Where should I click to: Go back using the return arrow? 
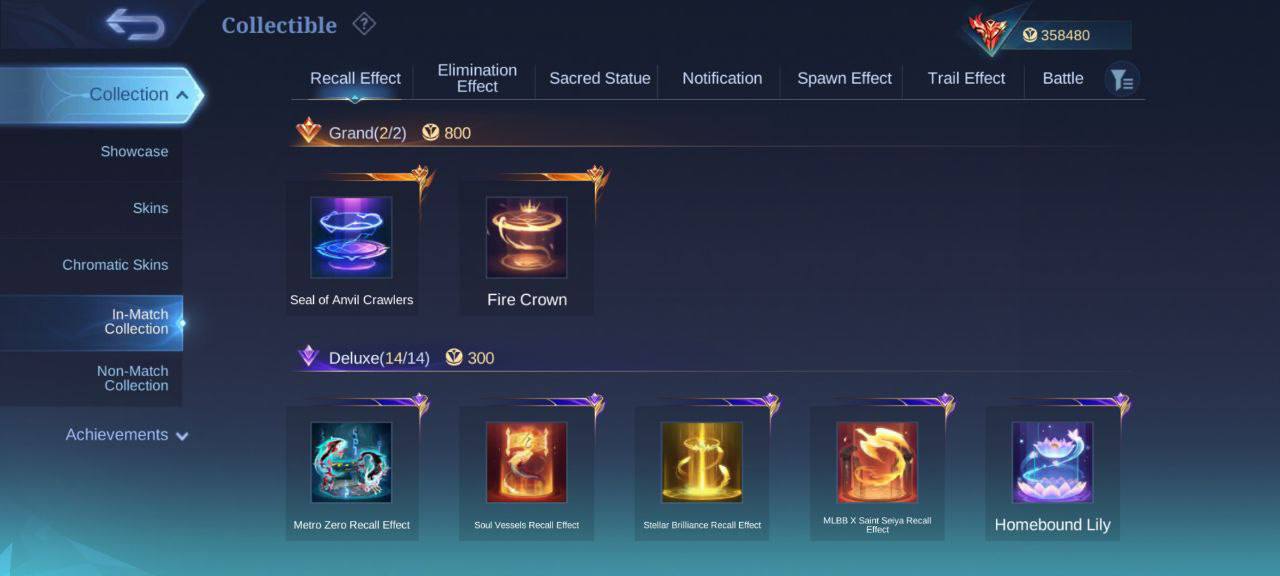tap(135, 25)
